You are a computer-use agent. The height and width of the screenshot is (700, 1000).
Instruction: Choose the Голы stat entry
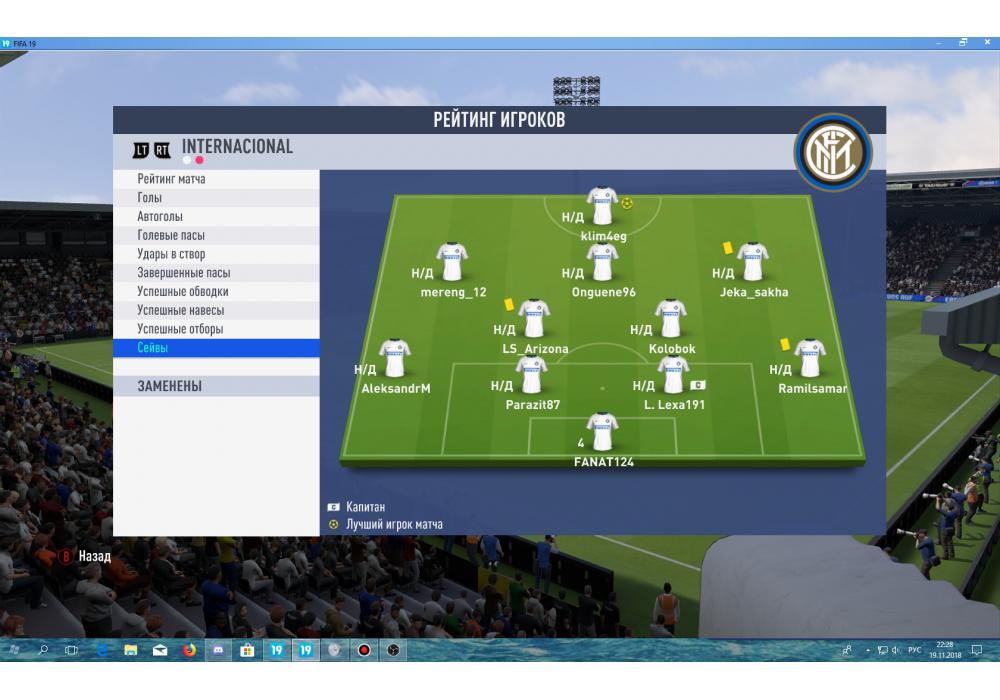tap(215, 198)
